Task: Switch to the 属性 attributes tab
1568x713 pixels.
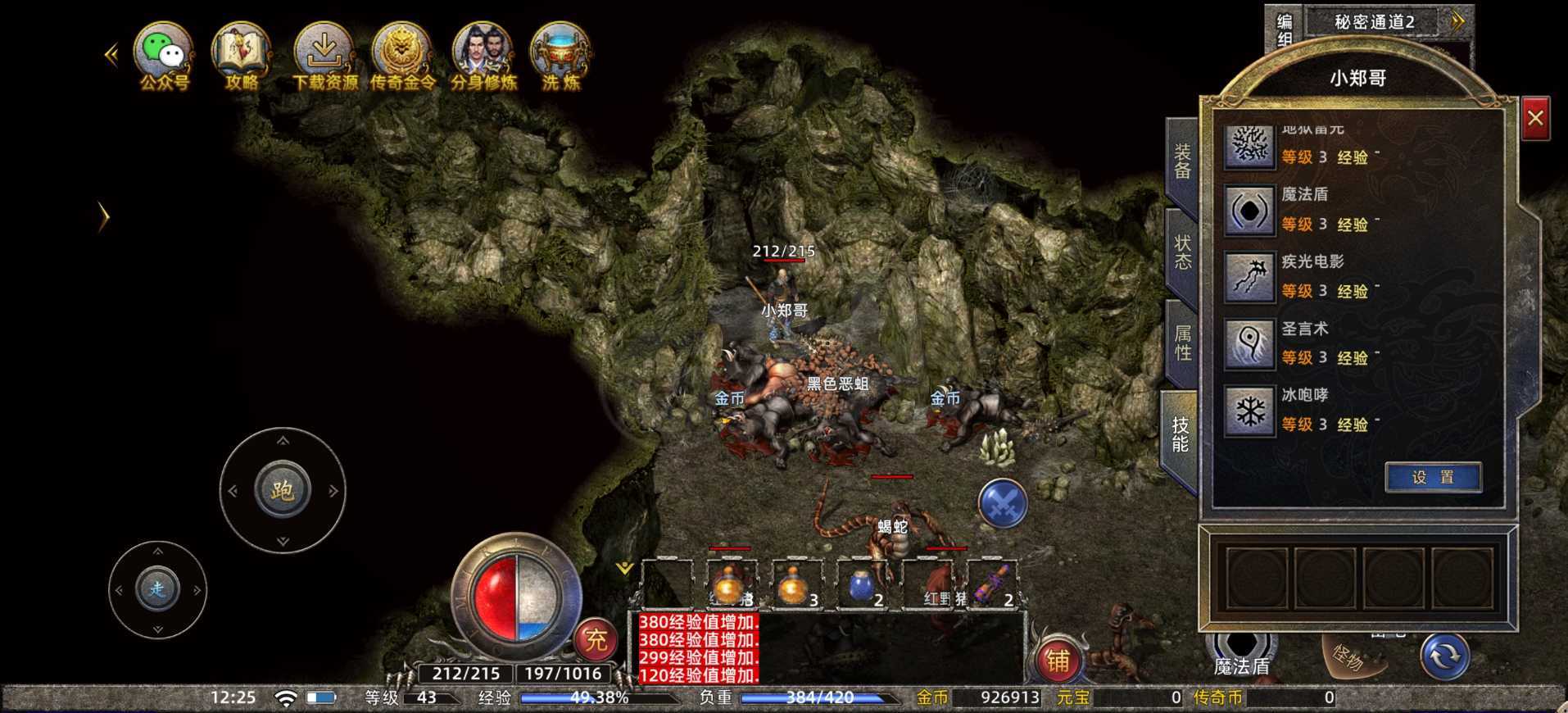Action: coord(1182,343)
